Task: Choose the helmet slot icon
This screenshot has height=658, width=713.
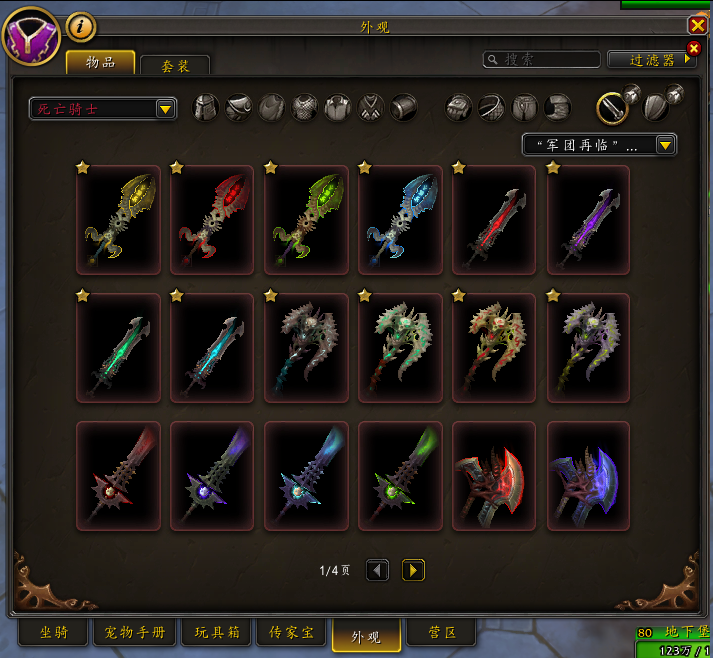Action: (205, 108)
